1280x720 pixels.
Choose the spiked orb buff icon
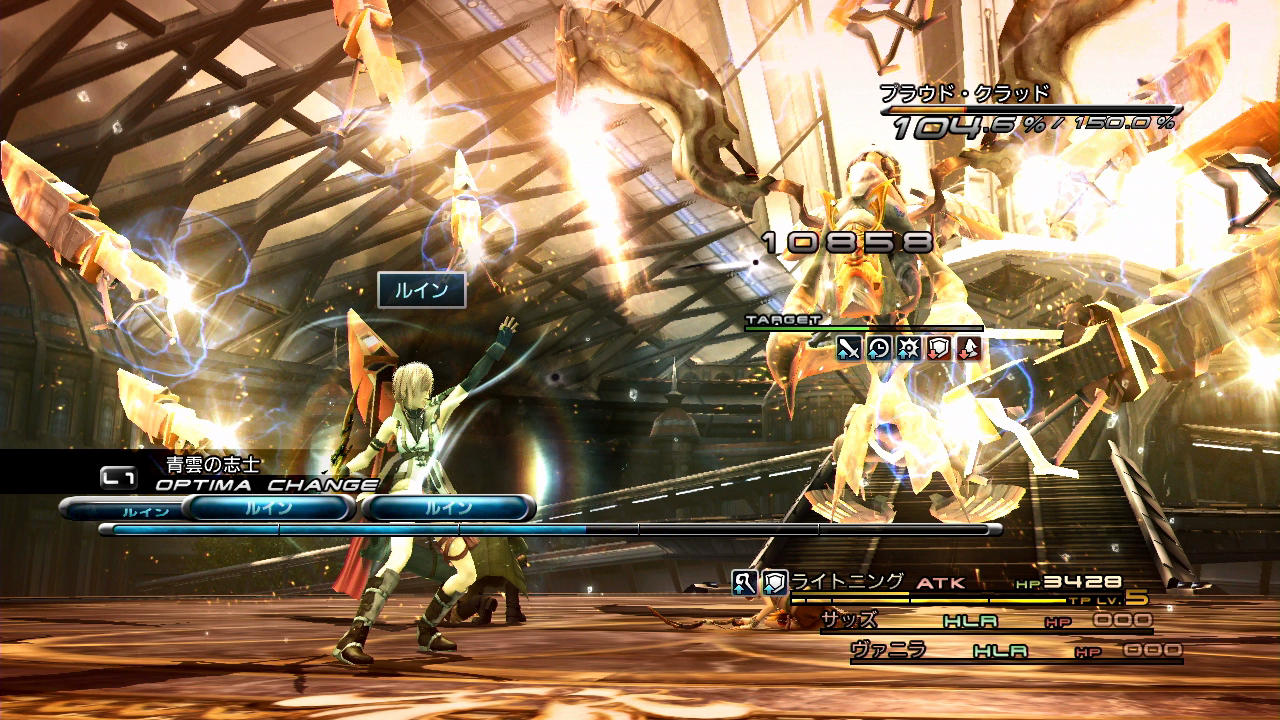(x=909, y=348)
